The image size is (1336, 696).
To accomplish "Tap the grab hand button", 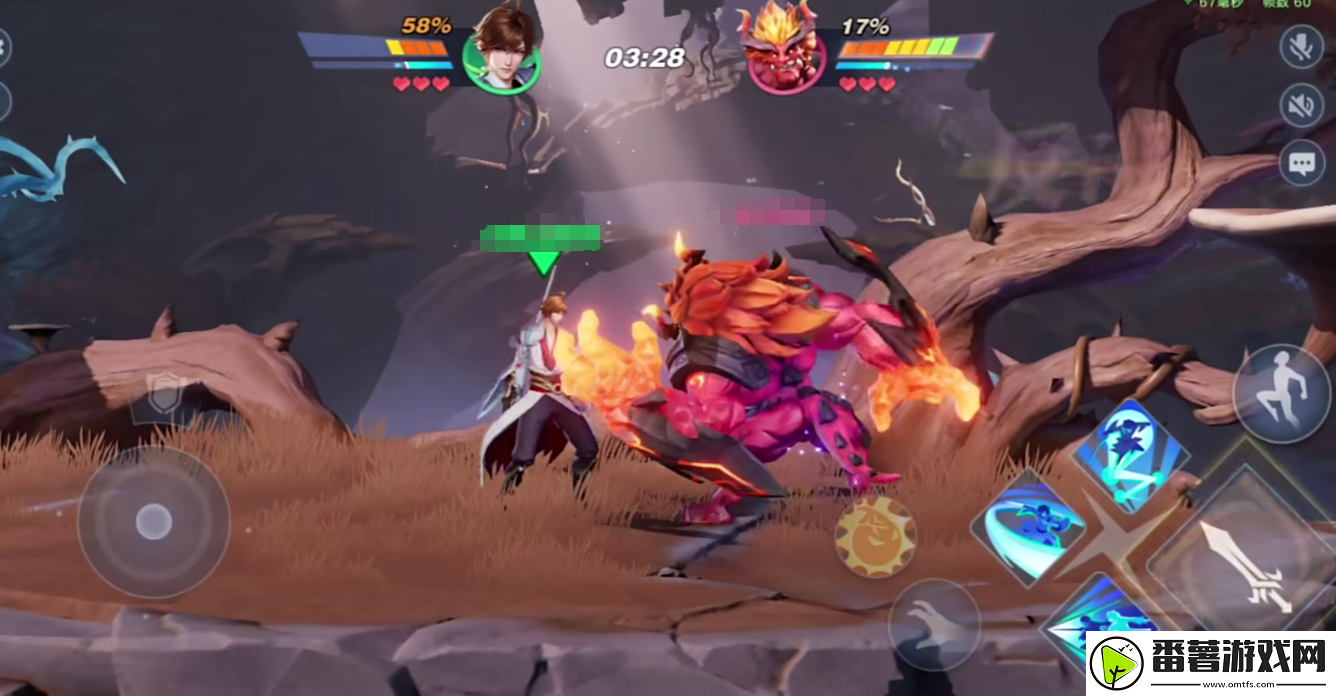I will point(934,624).
